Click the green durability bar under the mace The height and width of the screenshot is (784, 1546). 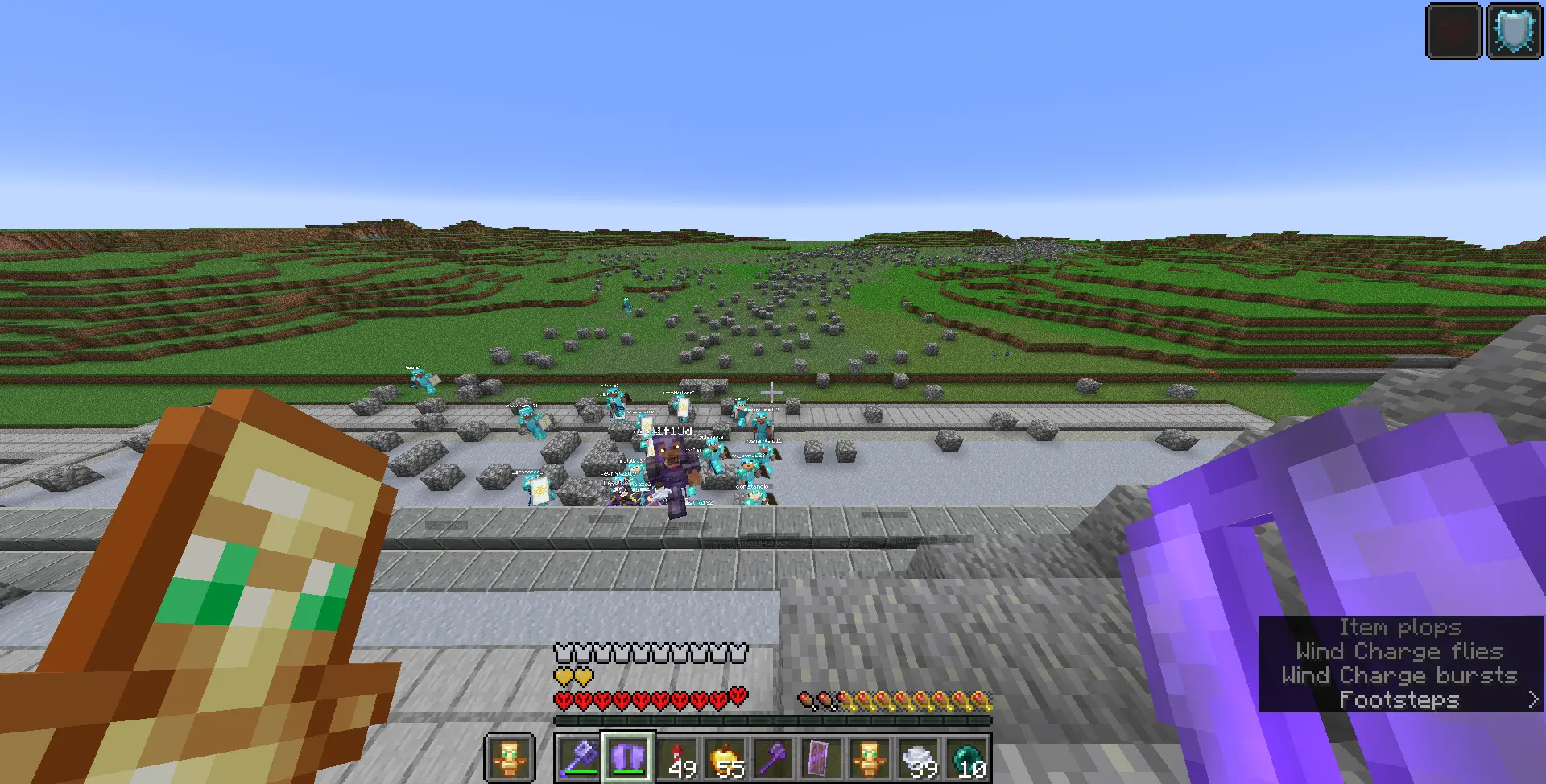tap(580, 771)
